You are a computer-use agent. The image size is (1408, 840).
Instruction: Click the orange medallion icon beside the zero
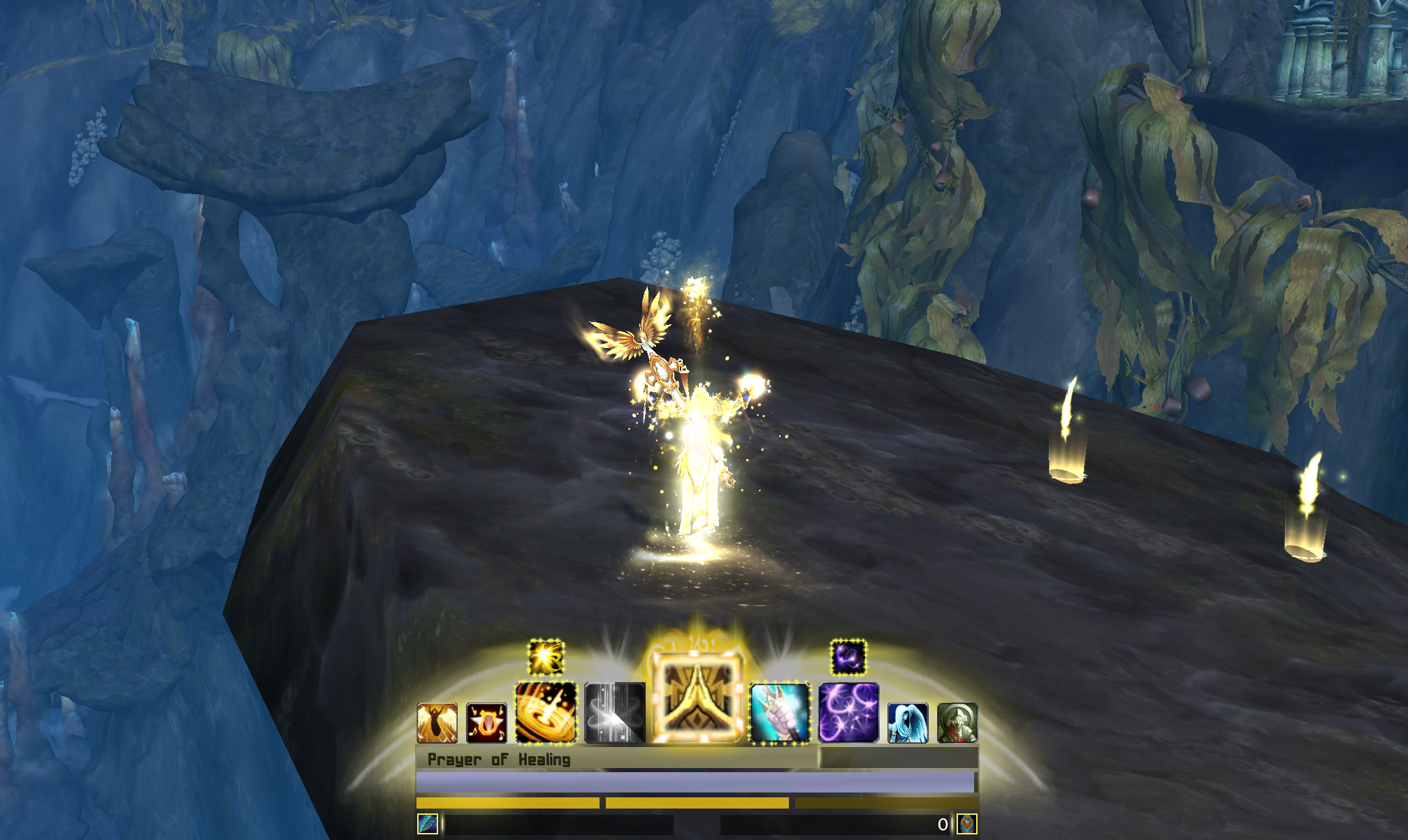coord(967,824)
